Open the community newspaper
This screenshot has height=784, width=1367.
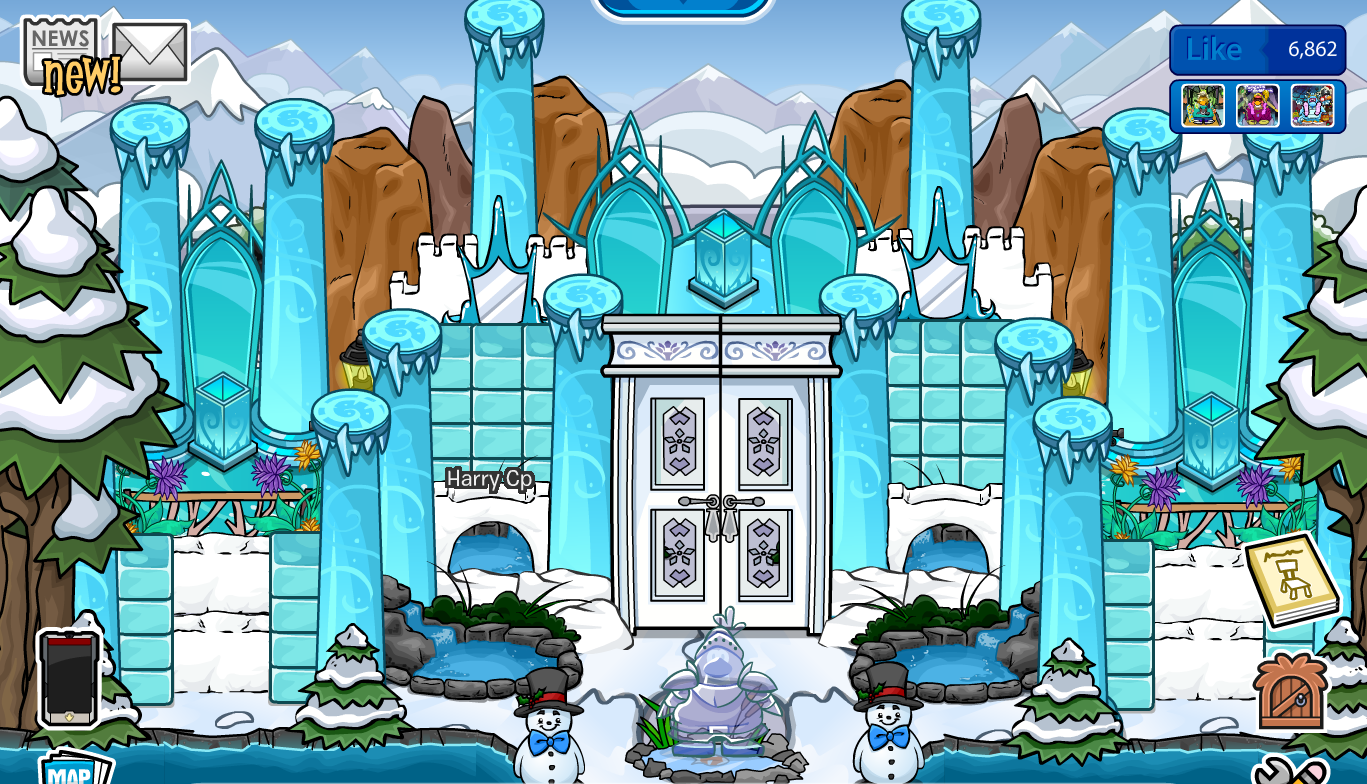(x=58, y=40)
